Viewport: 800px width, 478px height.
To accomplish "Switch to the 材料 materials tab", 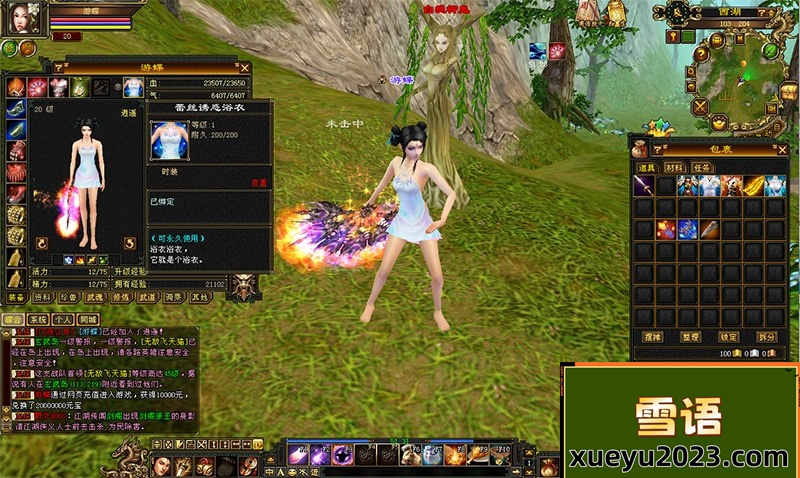I will click(675, 169).
